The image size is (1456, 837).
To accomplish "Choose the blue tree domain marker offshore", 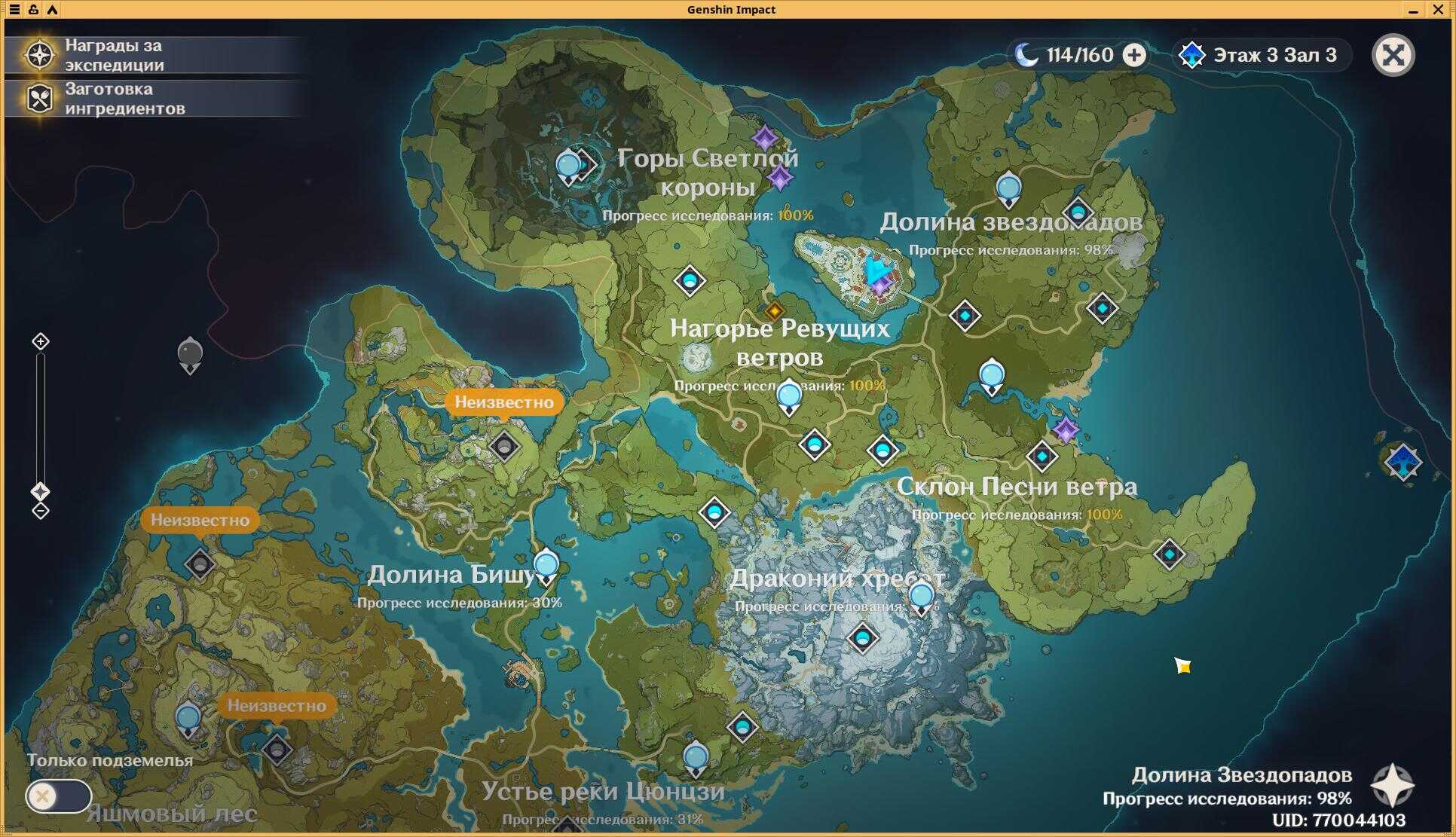I will click(1403, 461).
